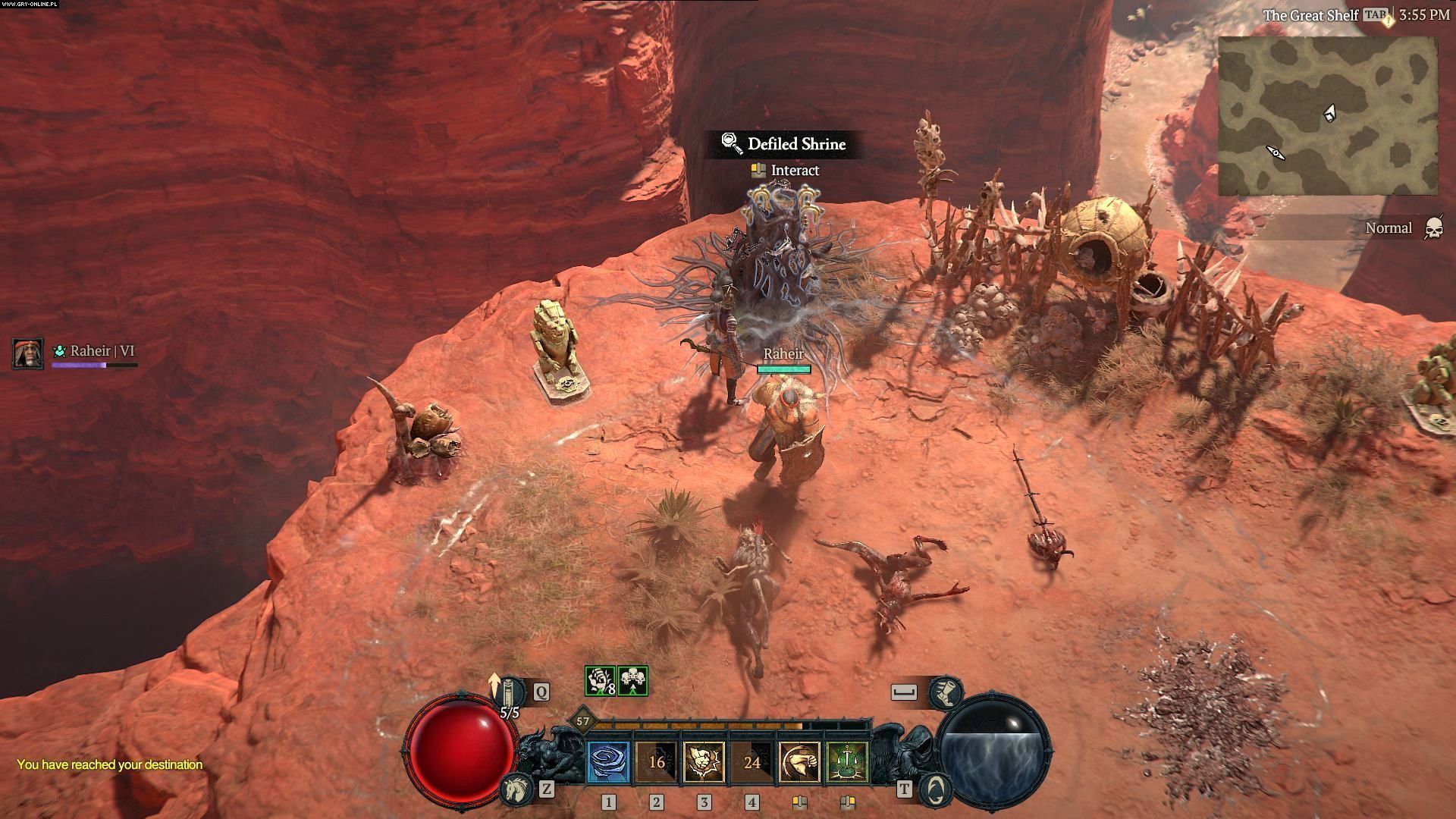Use the evade boot icon
1456x819 pixels.
[946, 692]
